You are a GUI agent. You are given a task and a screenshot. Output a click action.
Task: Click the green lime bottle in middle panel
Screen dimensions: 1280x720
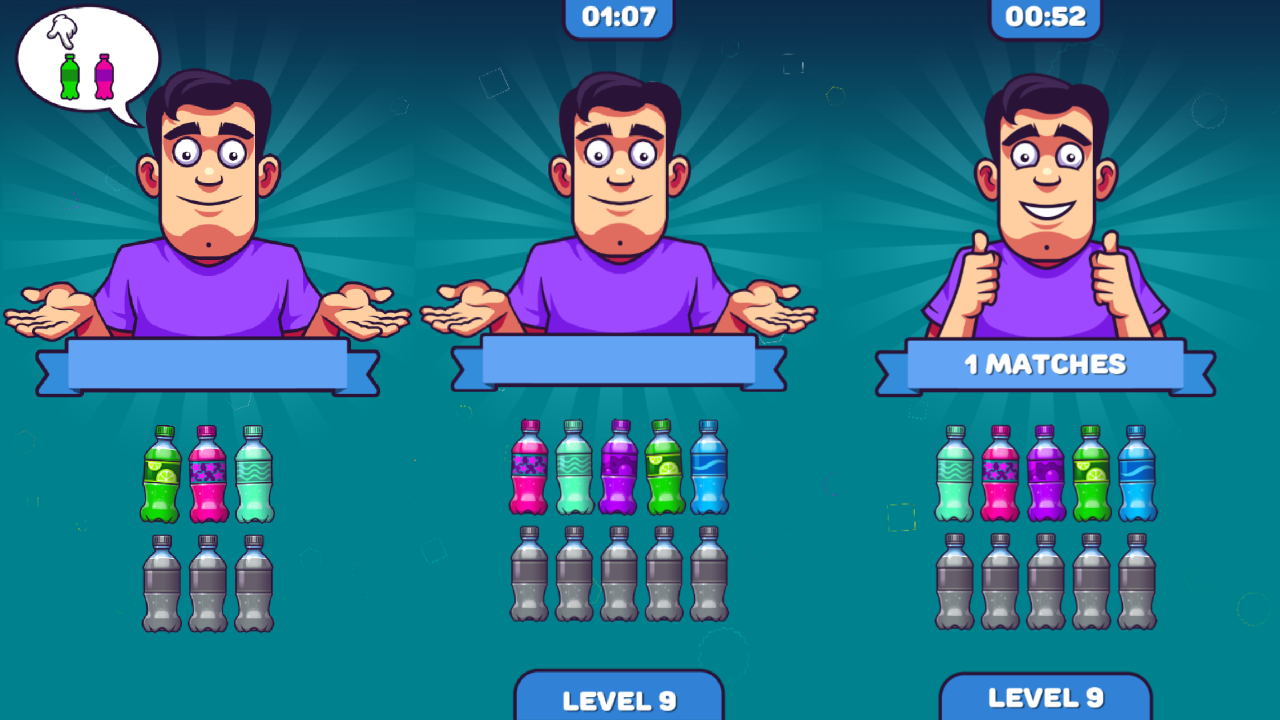click(x=663, y=470)
